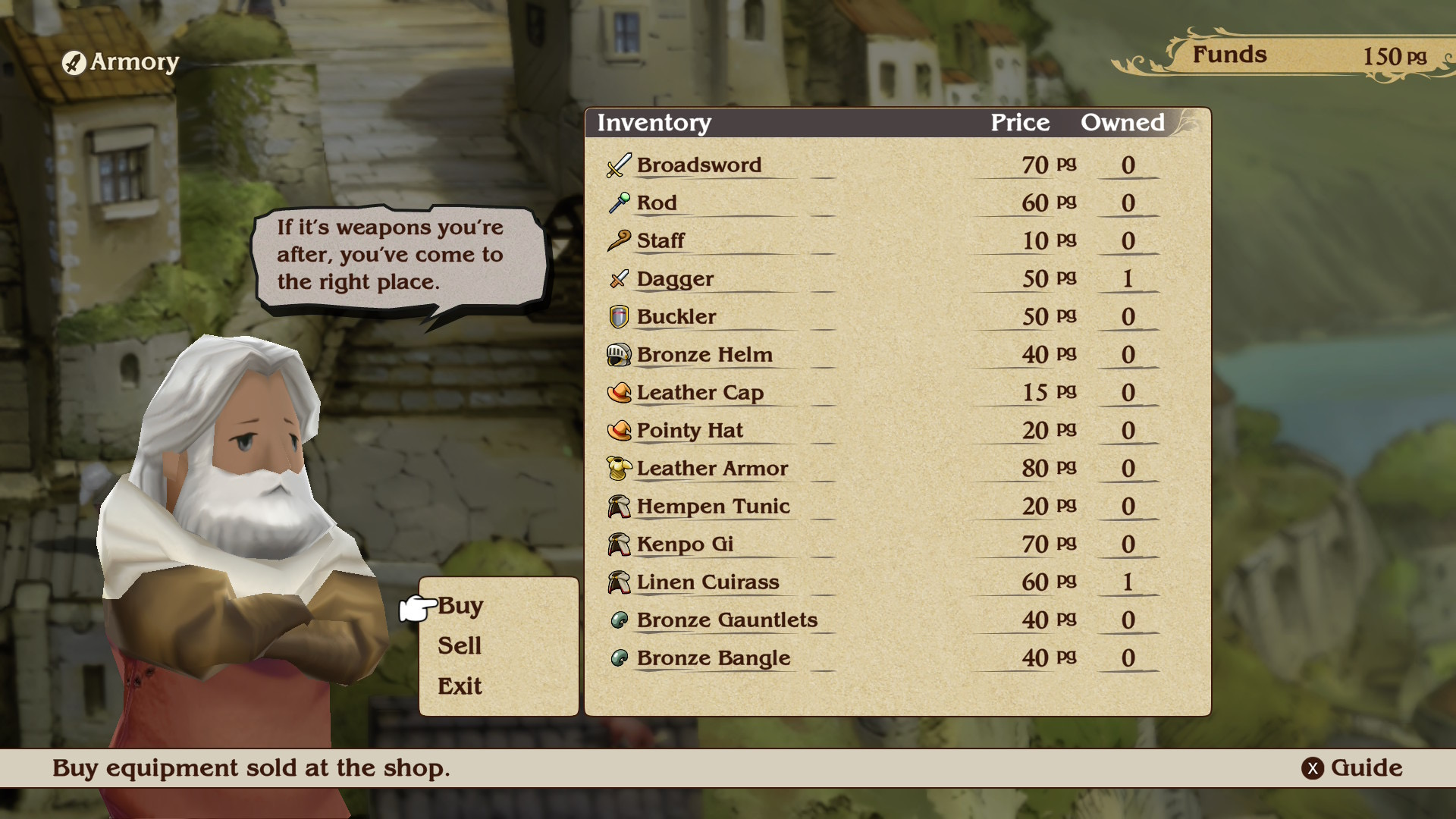1456x819 pixels.
Task: Select the Leather Armor entry
Action: (712, 469)
